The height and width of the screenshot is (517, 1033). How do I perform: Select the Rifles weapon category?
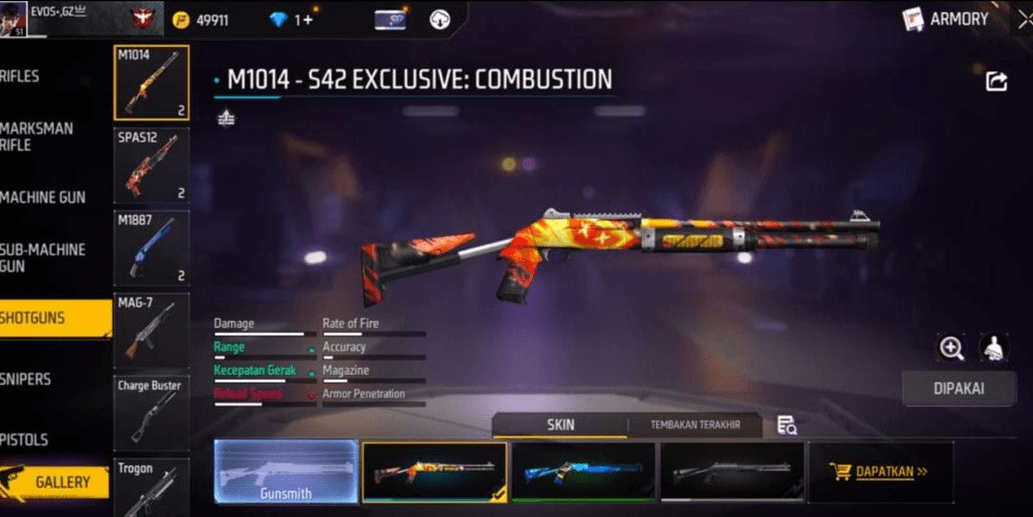[x=40, y=76]
